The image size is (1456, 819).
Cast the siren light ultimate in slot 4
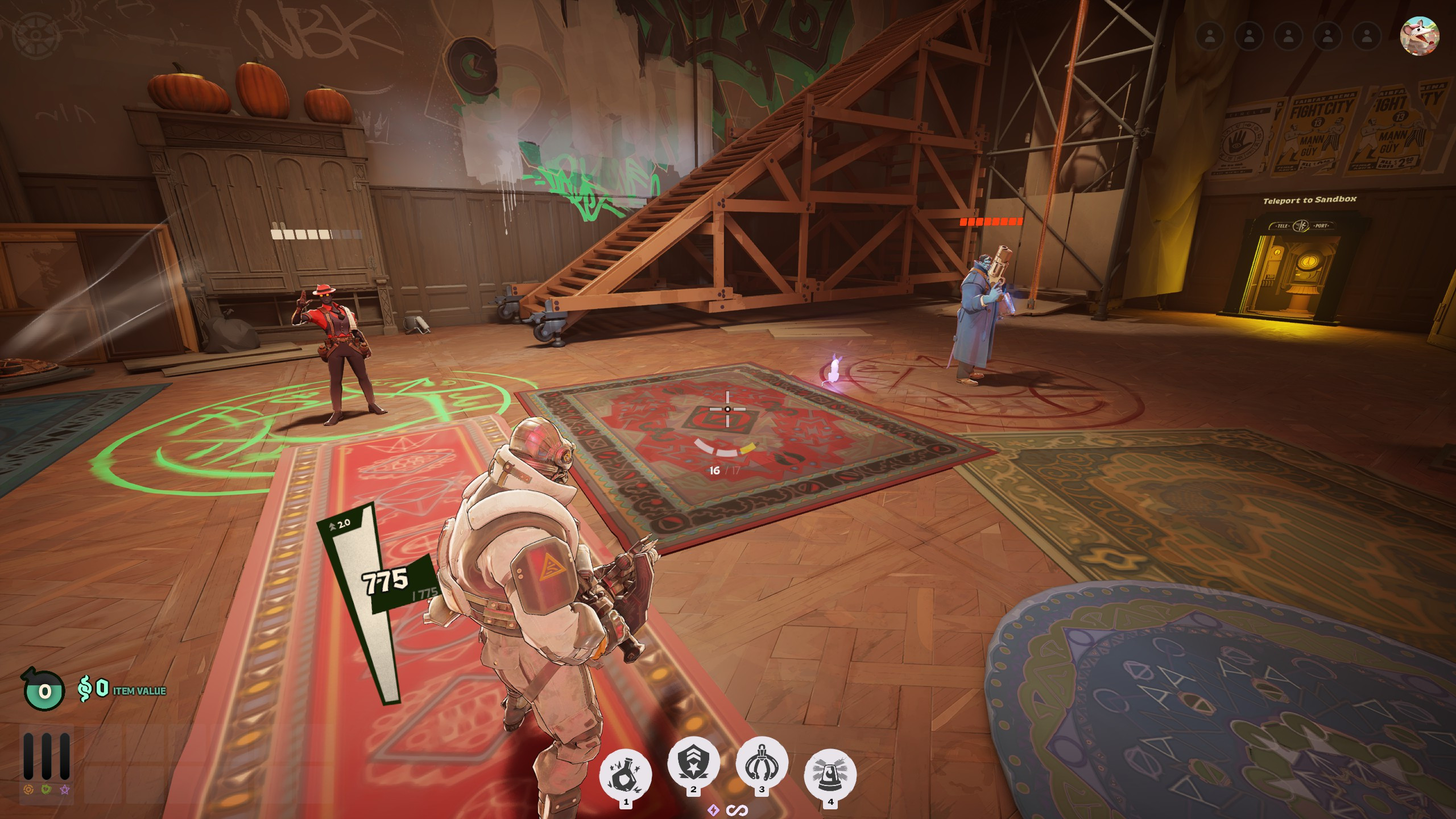click(x=830, y=775)
